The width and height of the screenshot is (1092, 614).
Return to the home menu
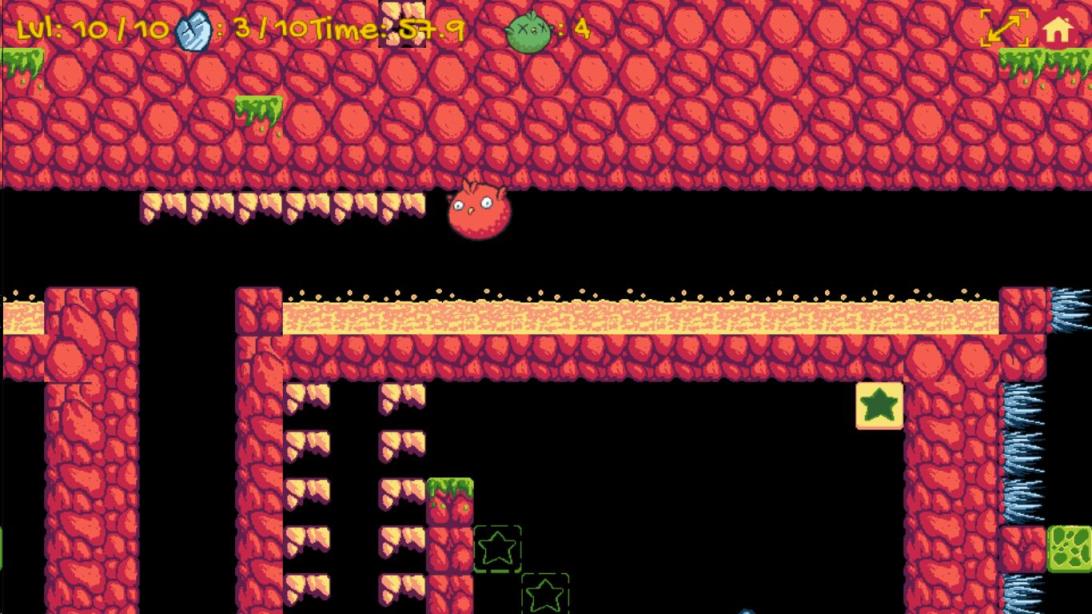click(x=1057, y=30)
